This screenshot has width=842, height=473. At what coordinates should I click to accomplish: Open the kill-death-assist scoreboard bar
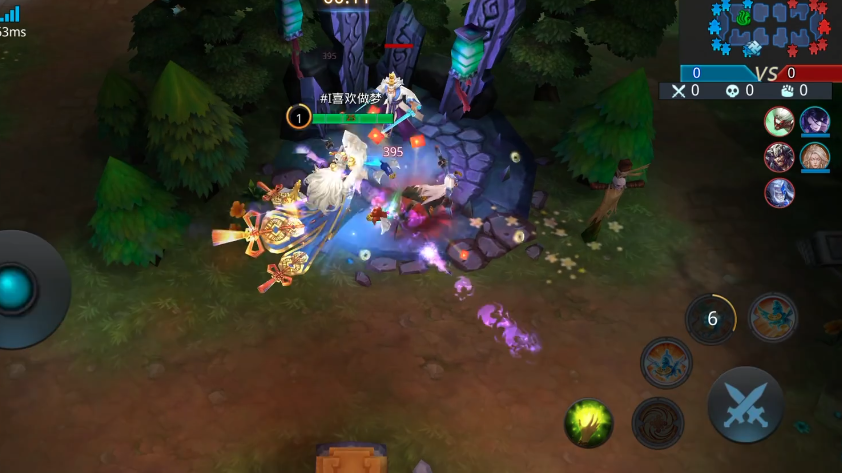(750, 91)
